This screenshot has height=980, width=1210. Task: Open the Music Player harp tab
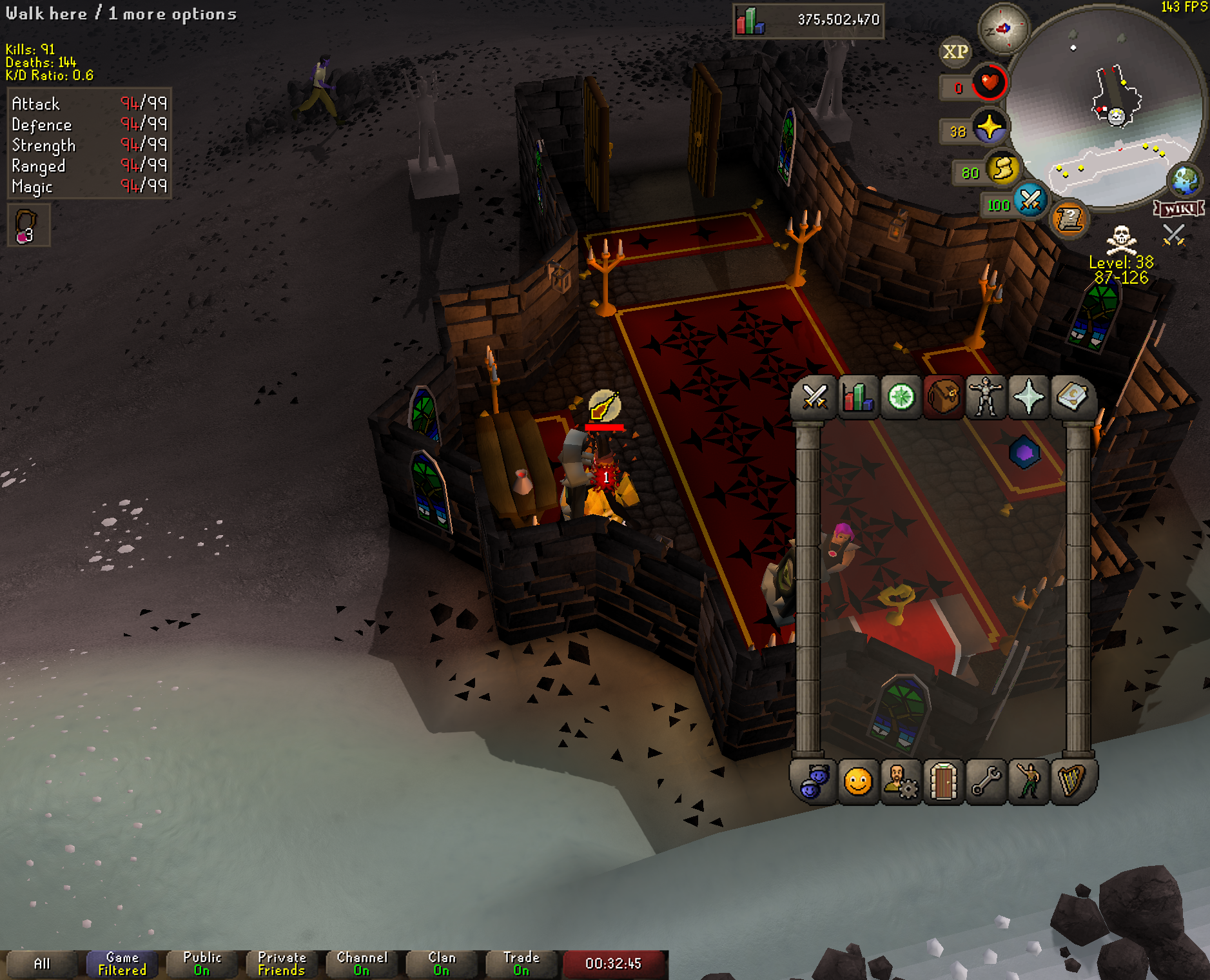[1071, 782]
